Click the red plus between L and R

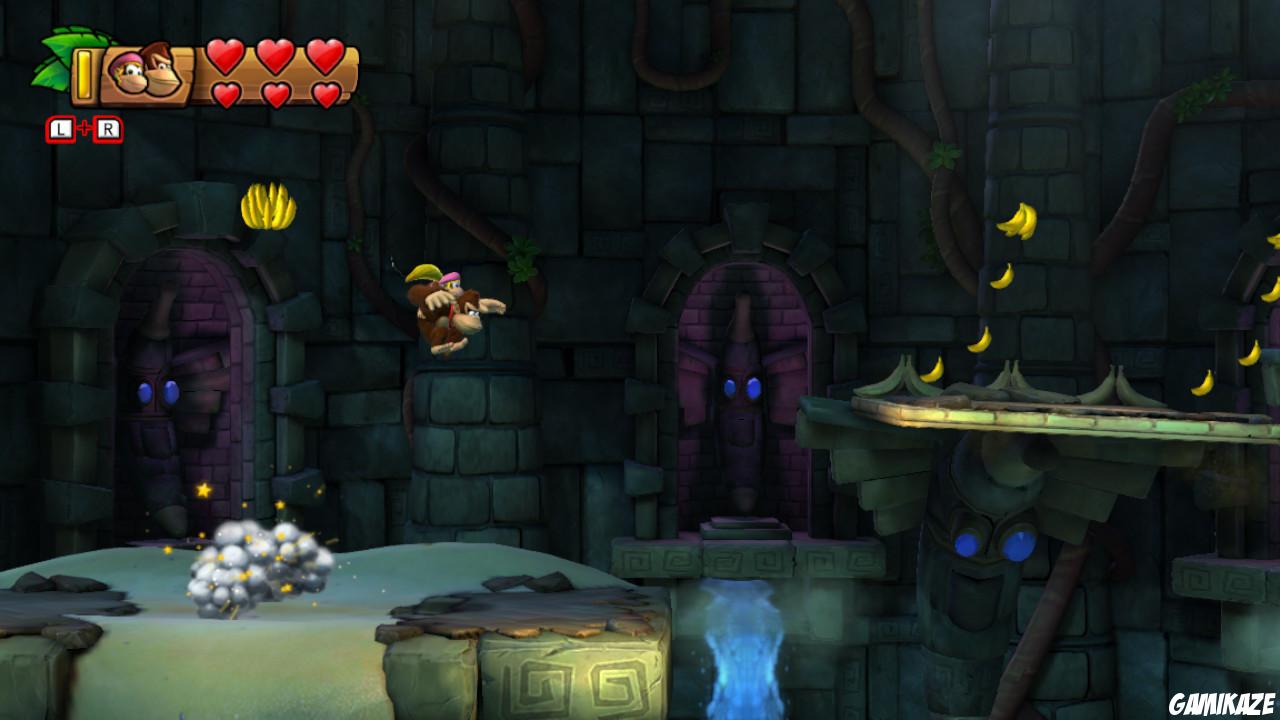click(x=86, y=127)
